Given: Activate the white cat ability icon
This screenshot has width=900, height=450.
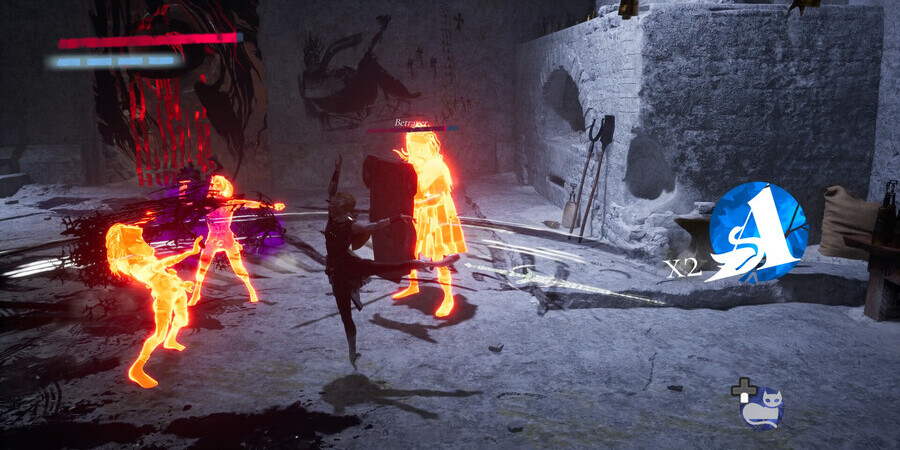Looking at the screenshot, I should coord(763,408).
